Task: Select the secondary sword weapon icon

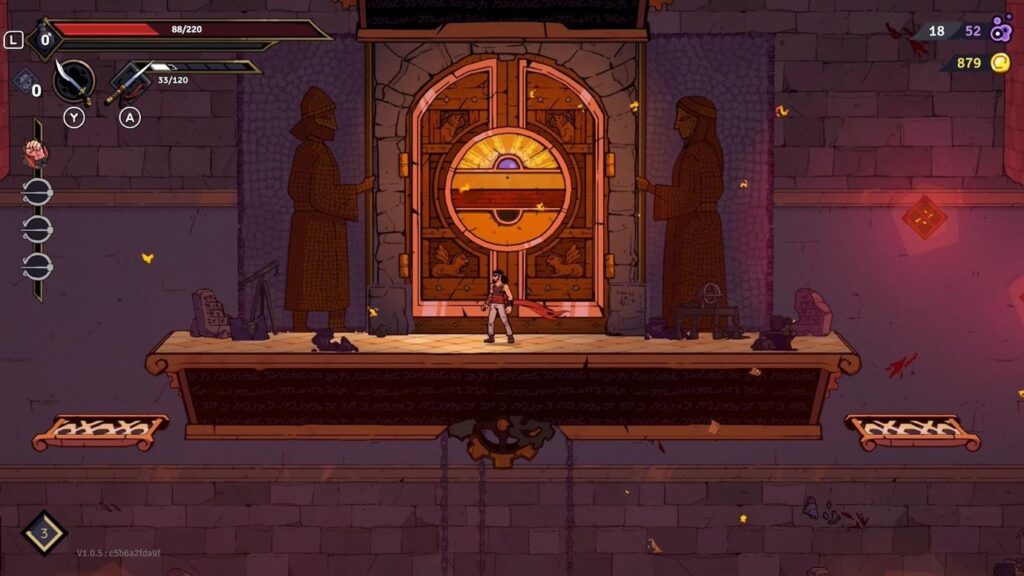Action: pos(128,82)
